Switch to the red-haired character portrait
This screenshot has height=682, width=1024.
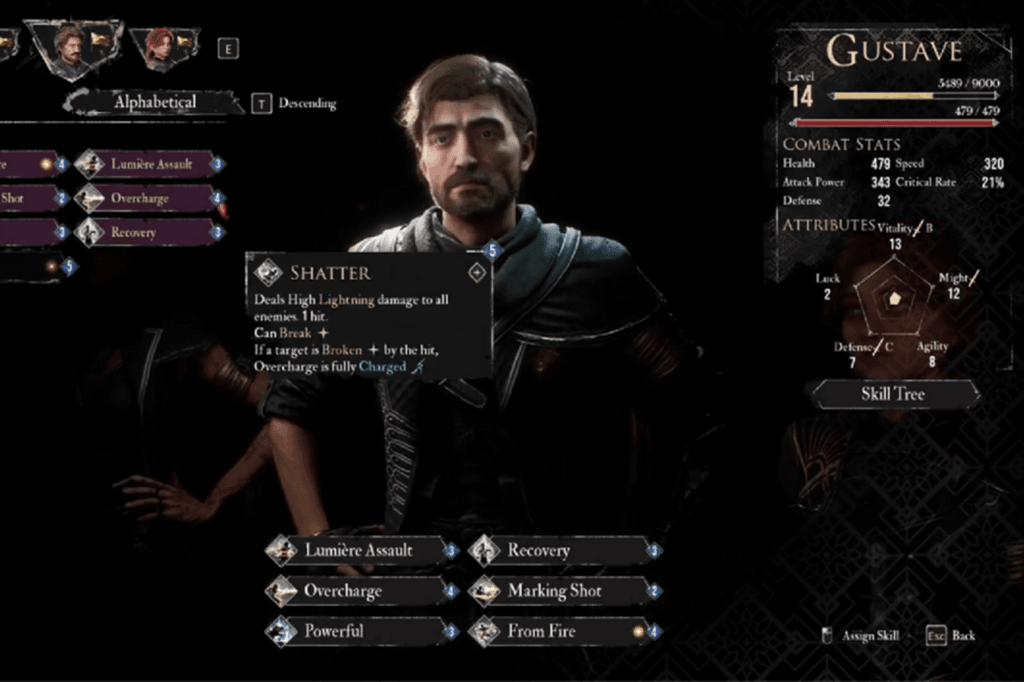pos(160,48)
